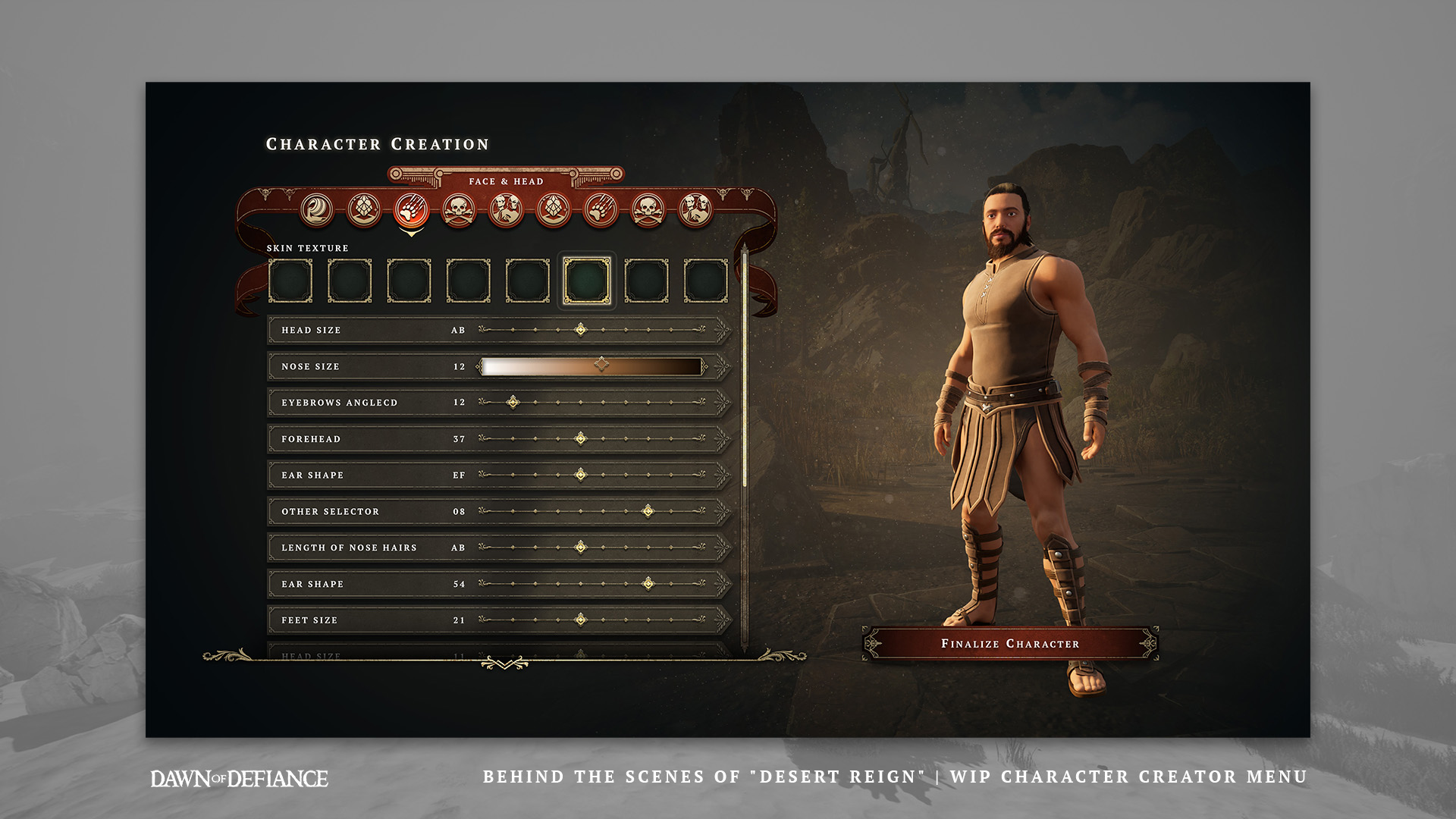The image size is (1456, 819).
Task: Adjust the Length of Nose Hairs slider
Action: coord(581,548)
